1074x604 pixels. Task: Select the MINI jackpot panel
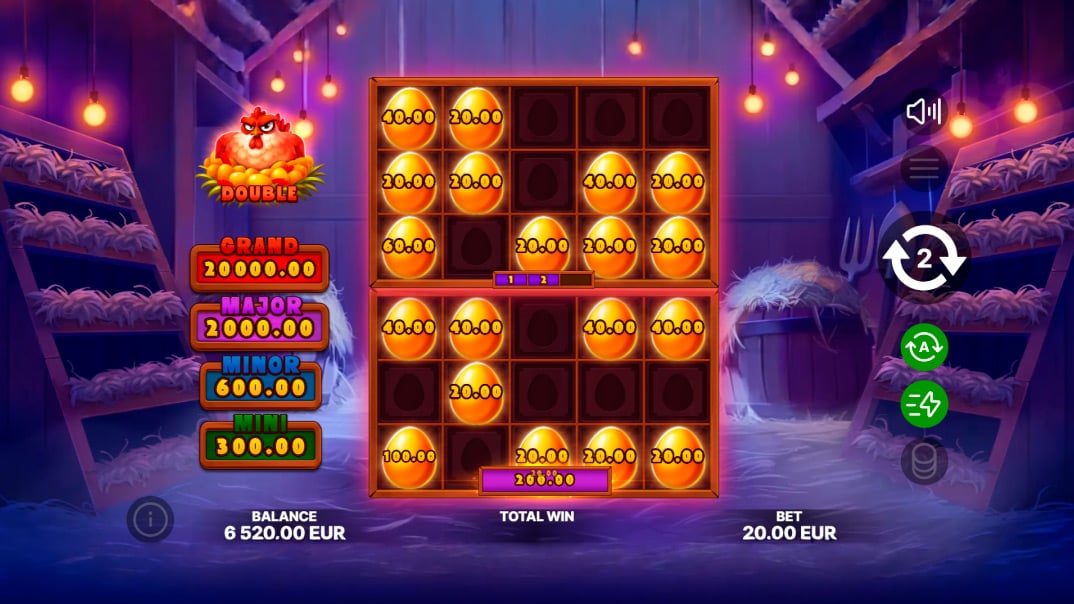pyautogui.click(x=260, y=444)
